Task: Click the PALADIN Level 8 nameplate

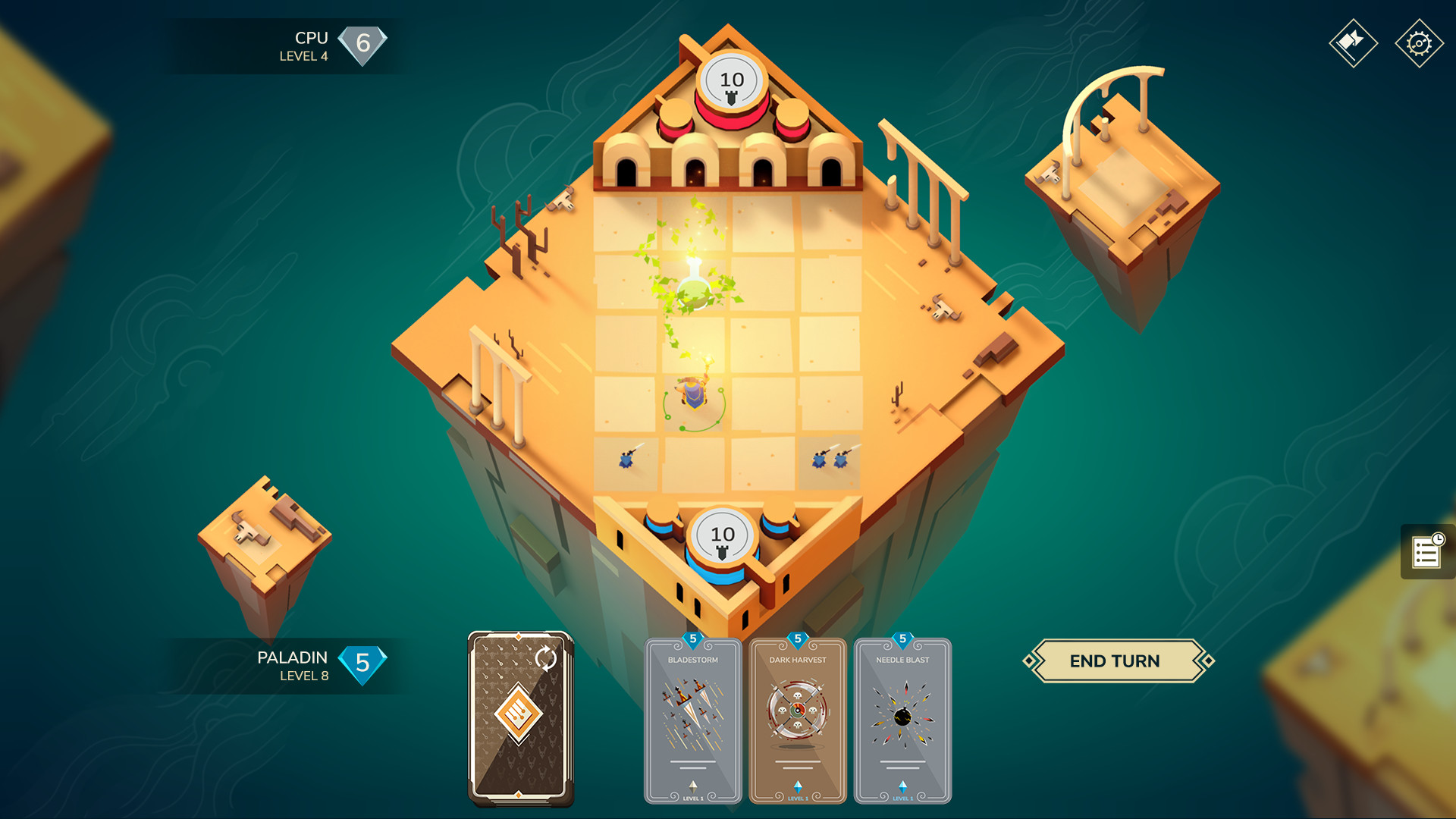Action: [x=291, y=664]
